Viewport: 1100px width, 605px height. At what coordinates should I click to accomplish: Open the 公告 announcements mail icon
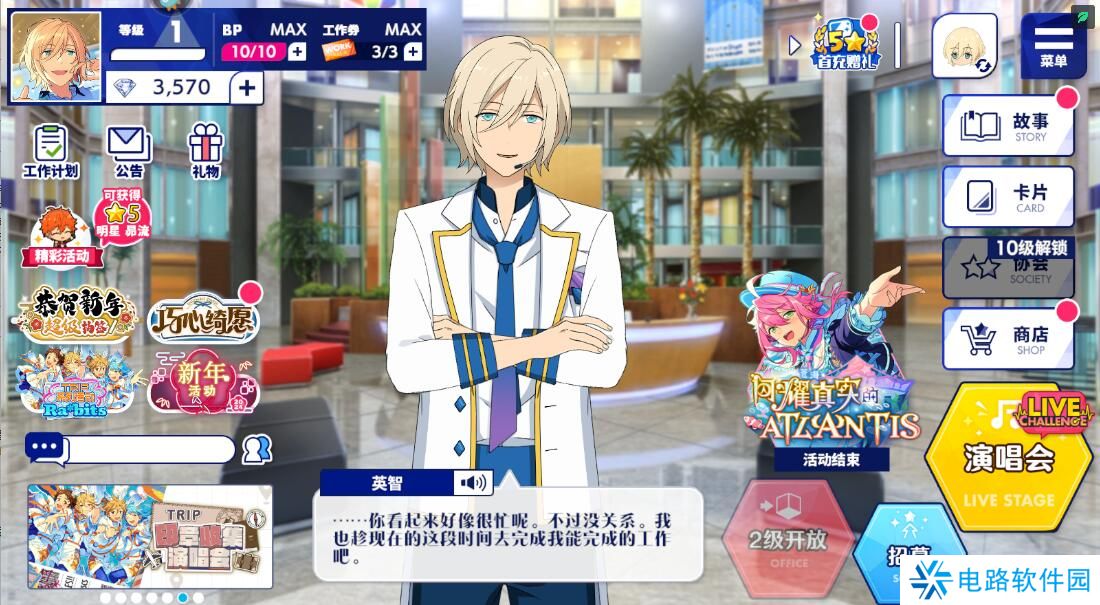click(x=128, y=151)
